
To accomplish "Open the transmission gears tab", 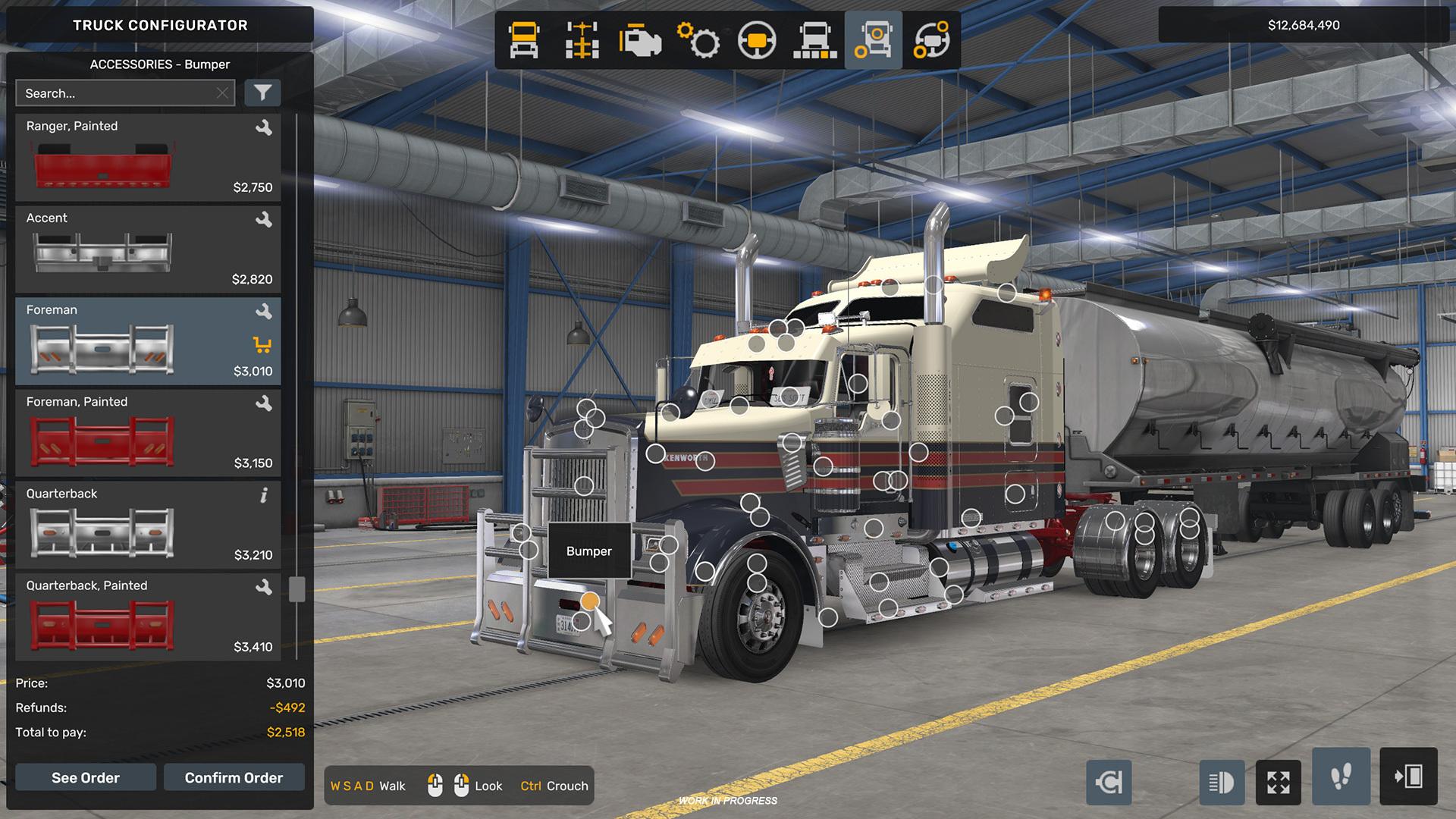I will [x=698, y=40].
